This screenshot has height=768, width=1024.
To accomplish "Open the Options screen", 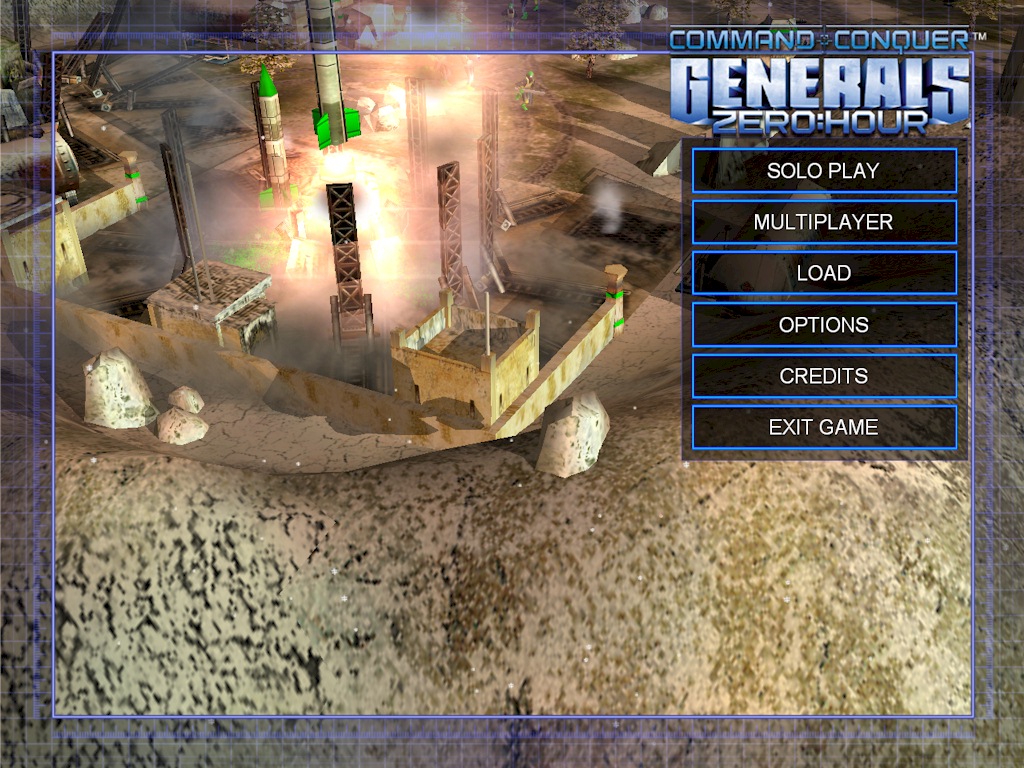I will [x=823, y=325].
